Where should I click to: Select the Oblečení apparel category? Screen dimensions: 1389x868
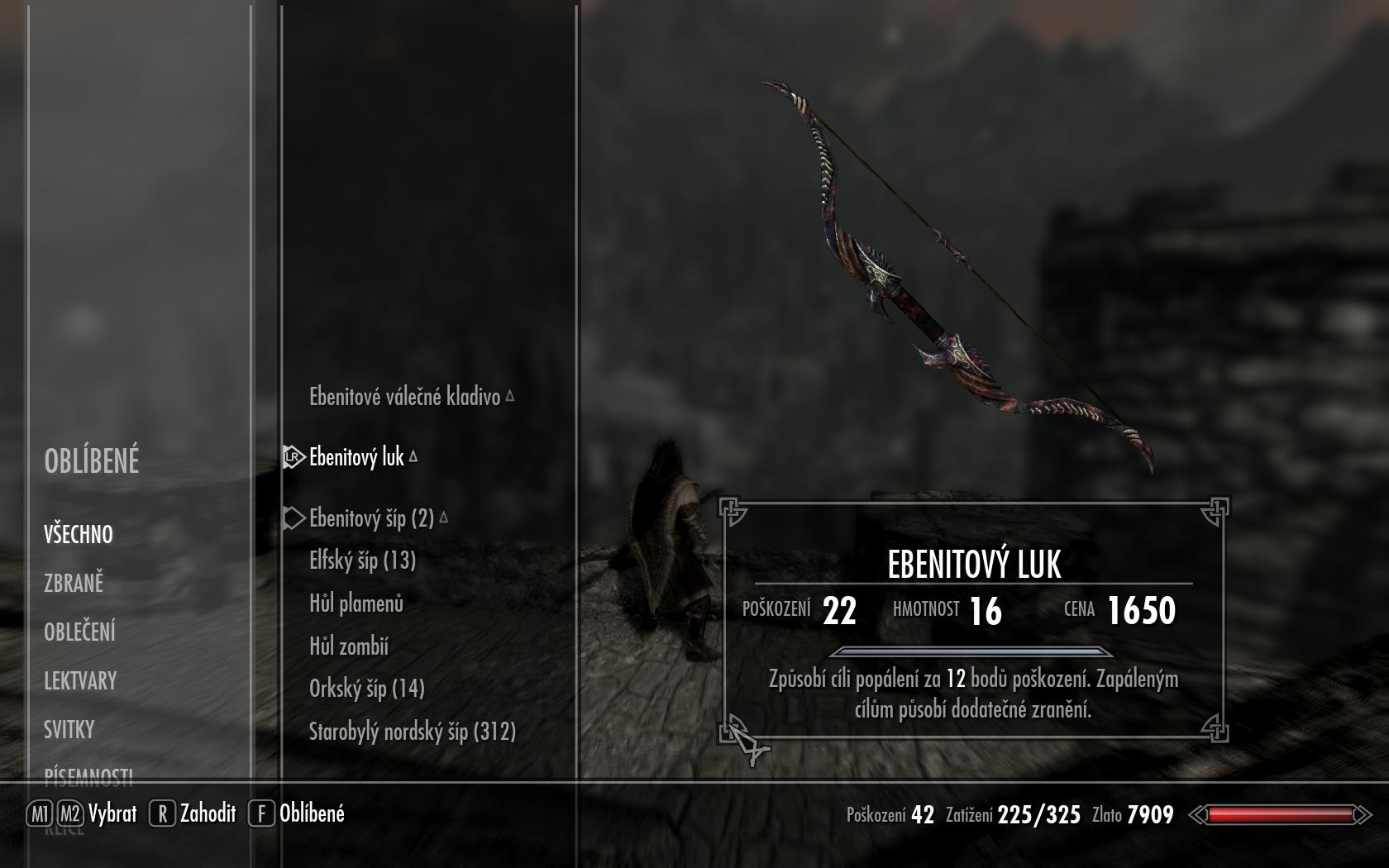(x=79, y=632)
